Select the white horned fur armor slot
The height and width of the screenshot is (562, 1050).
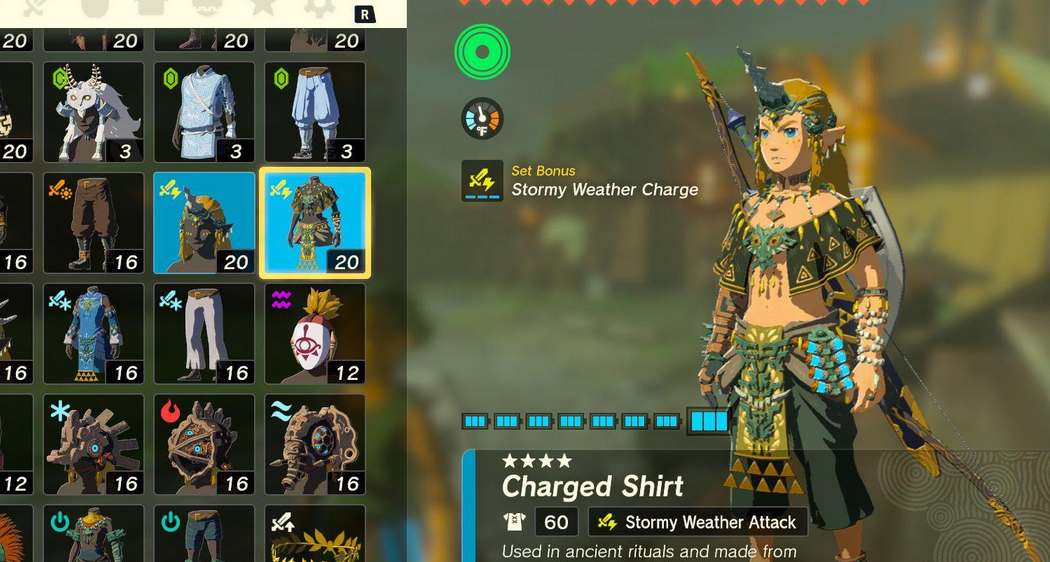93,112
